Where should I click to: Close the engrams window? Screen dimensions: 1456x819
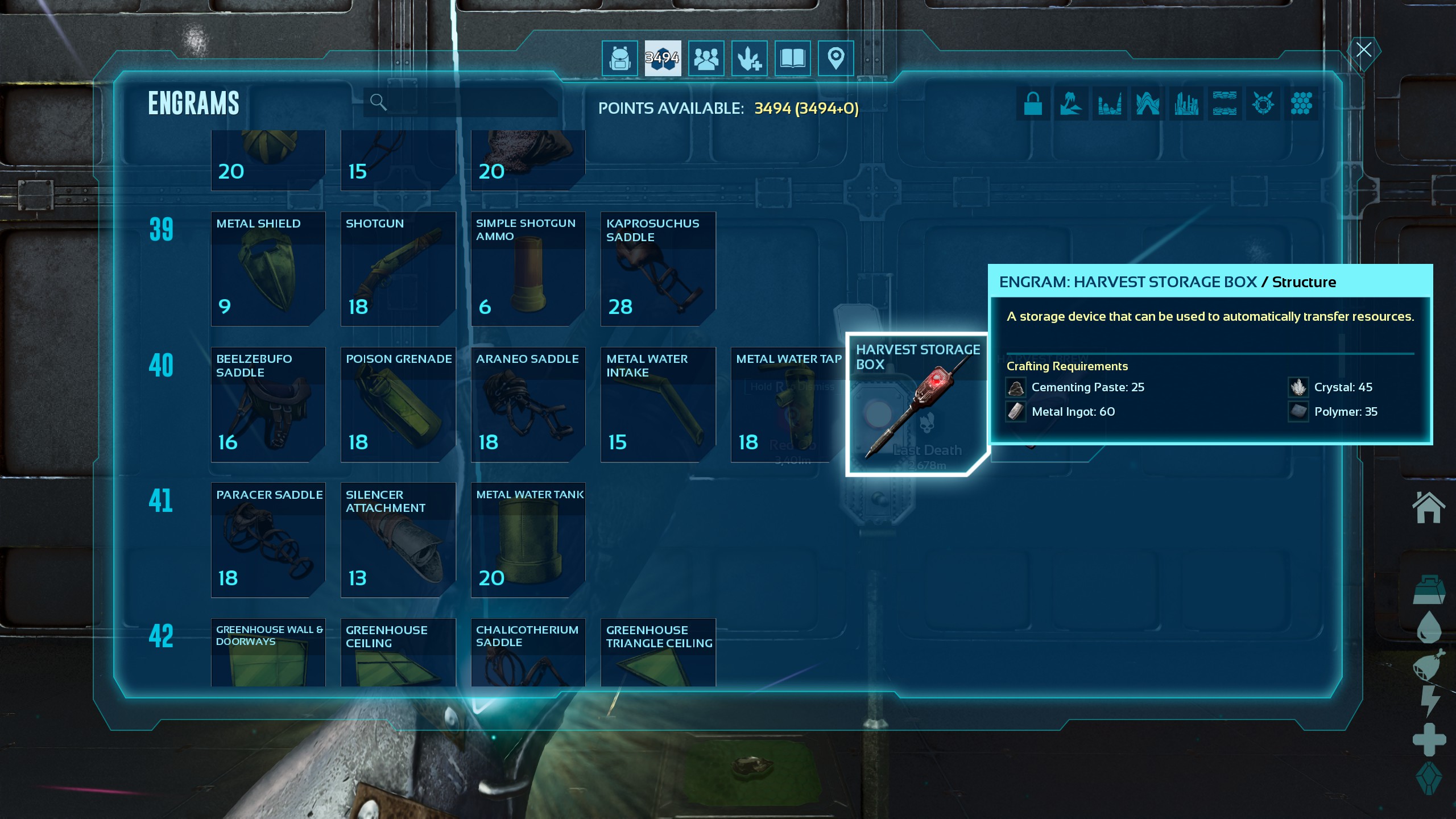point(1363,50)
